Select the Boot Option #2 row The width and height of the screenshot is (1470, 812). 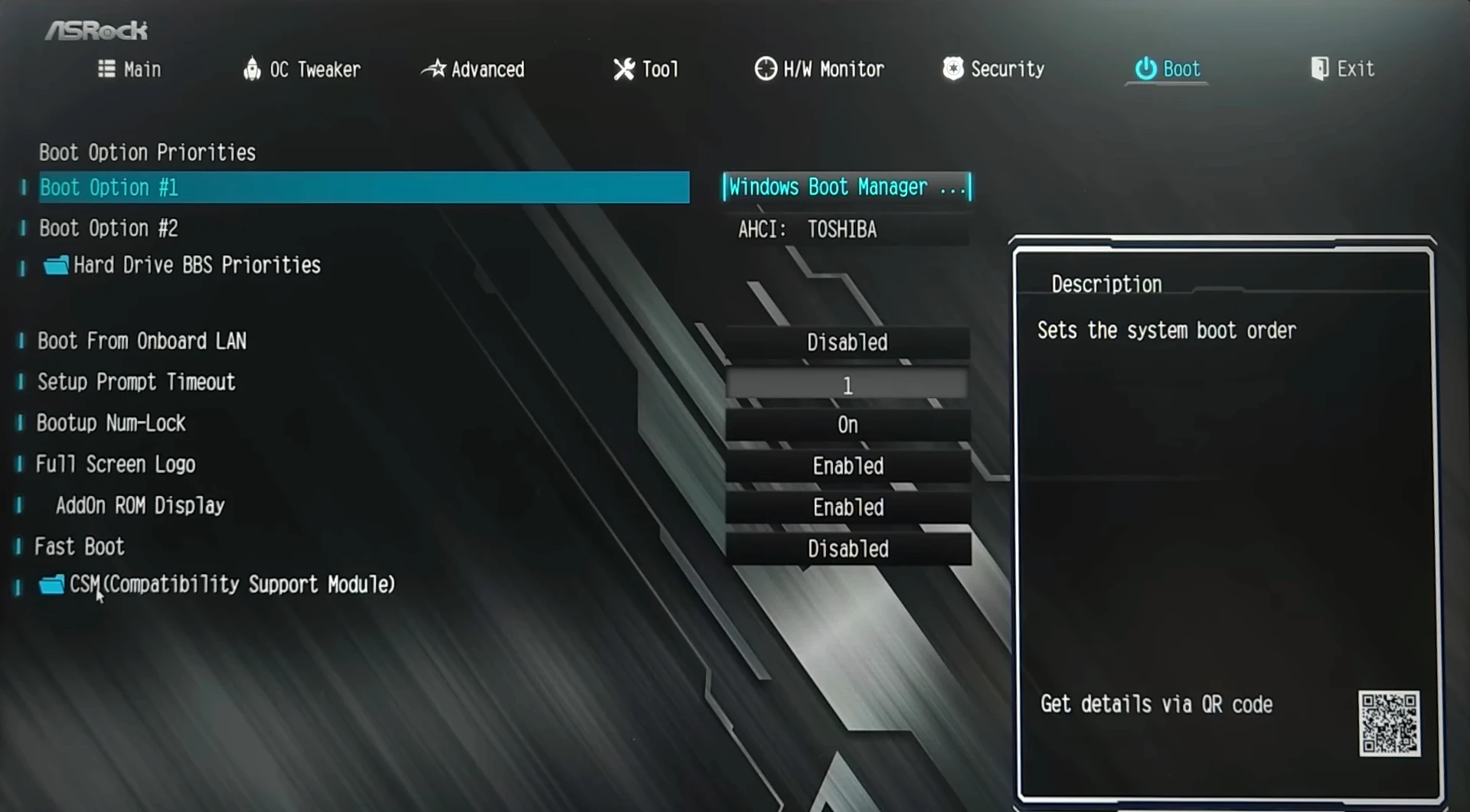[x=109, y=228]
